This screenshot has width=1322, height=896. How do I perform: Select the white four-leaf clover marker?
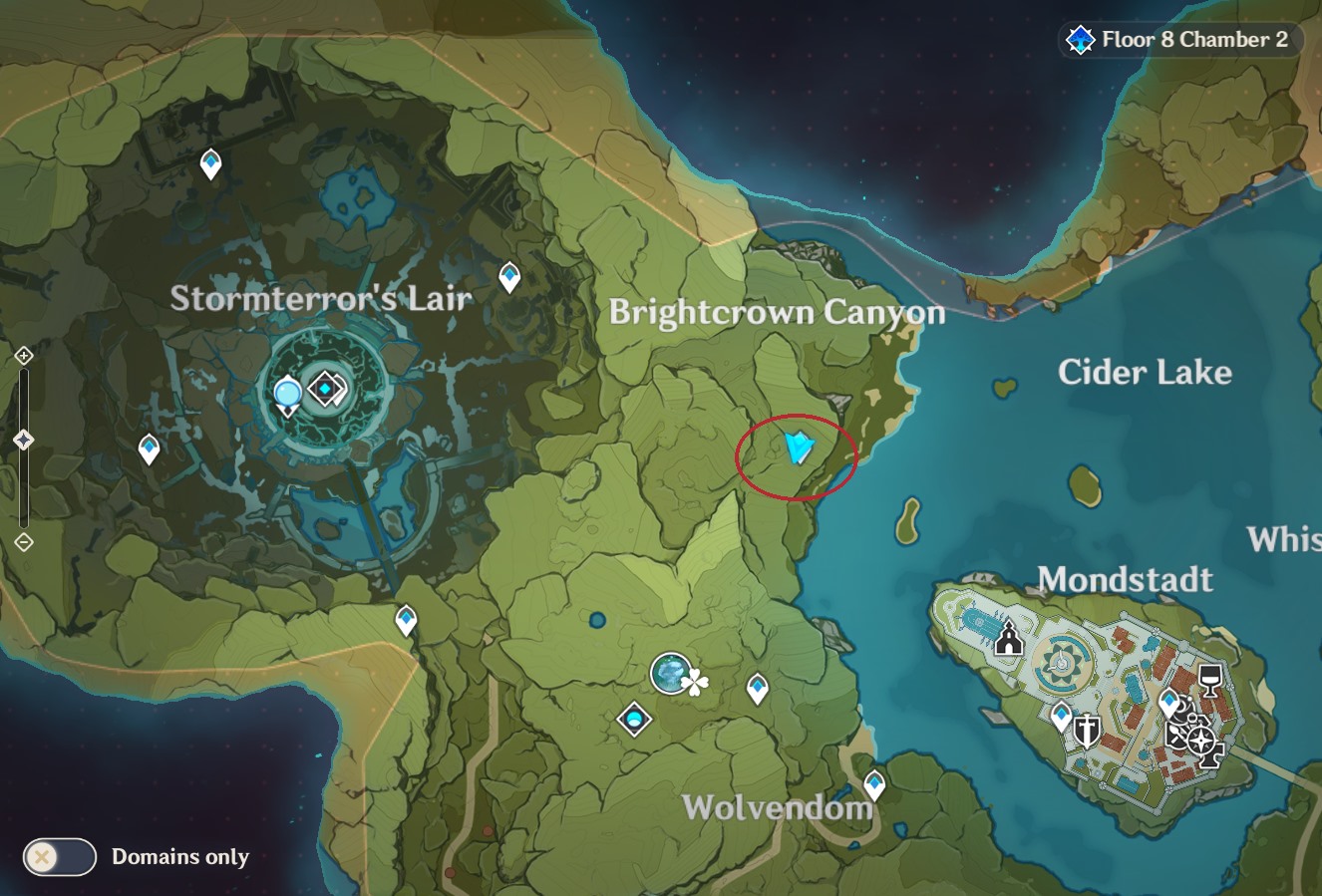[x=696, y=683]
